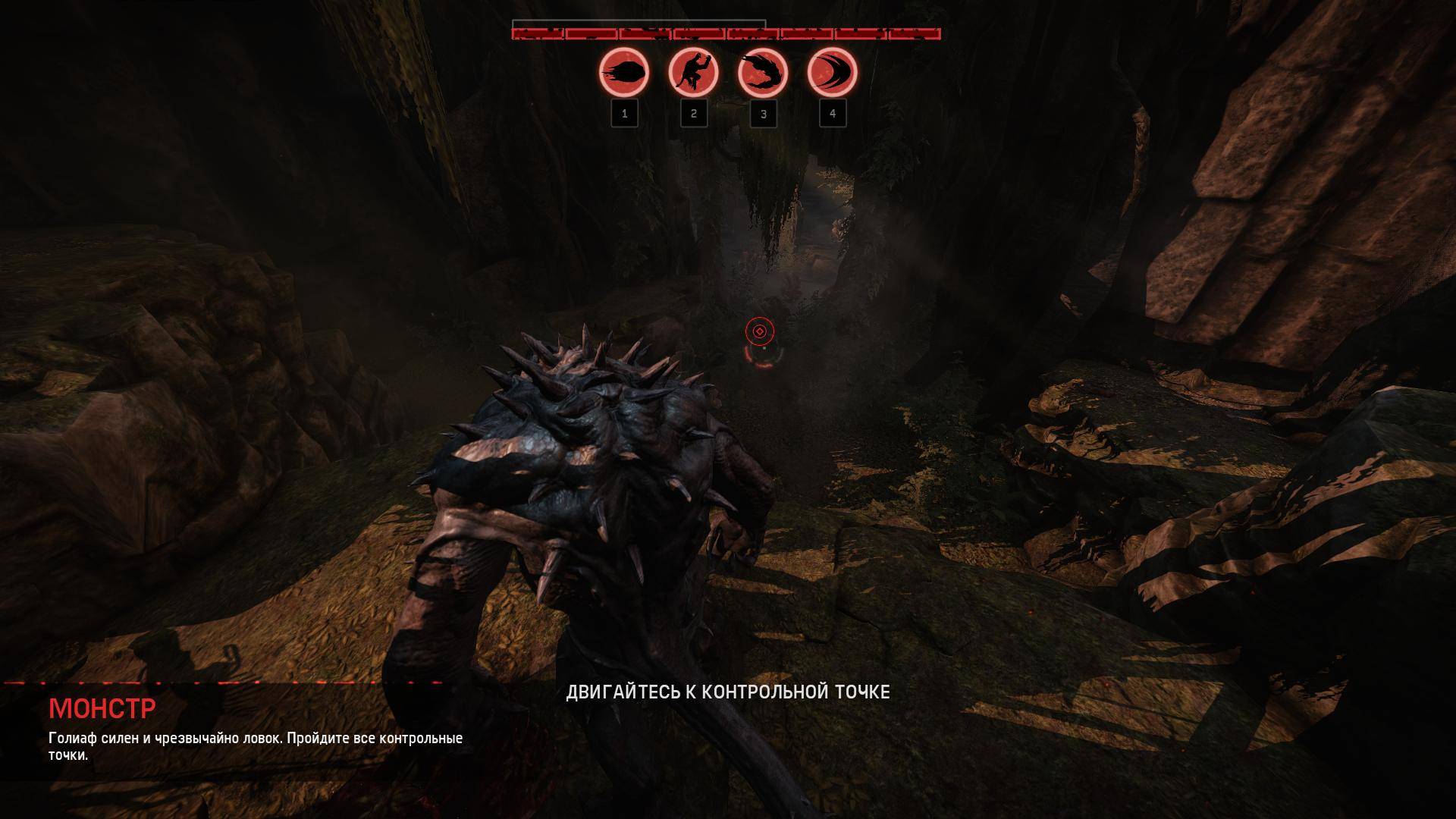Select the Leap Smash leaping monster icon
The width and height of the screenshot is (1456, 819).
point(693,74)
